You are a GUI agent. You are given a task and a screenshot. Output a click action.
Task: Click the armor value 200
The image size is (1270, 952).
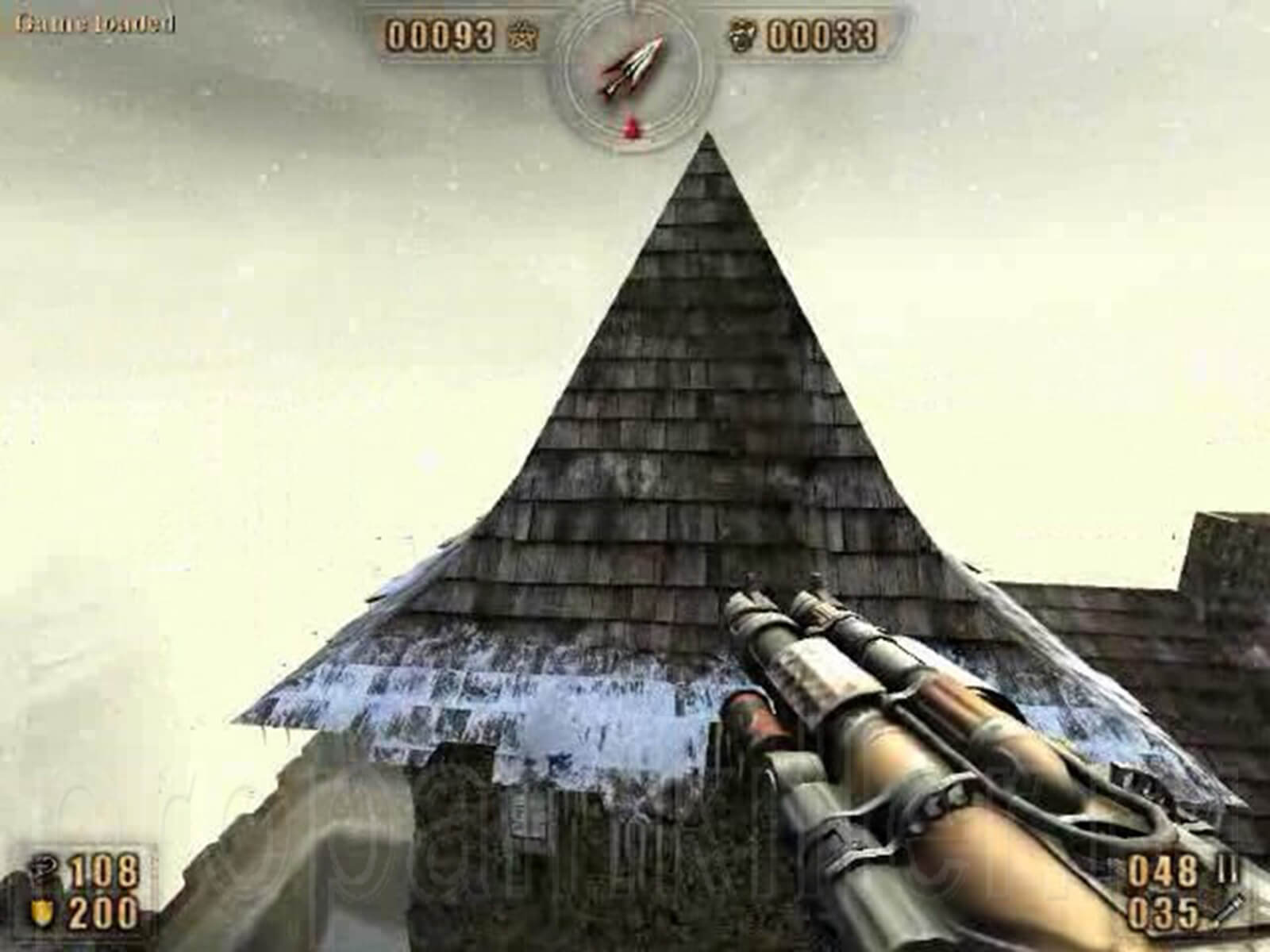click(103, 911)
